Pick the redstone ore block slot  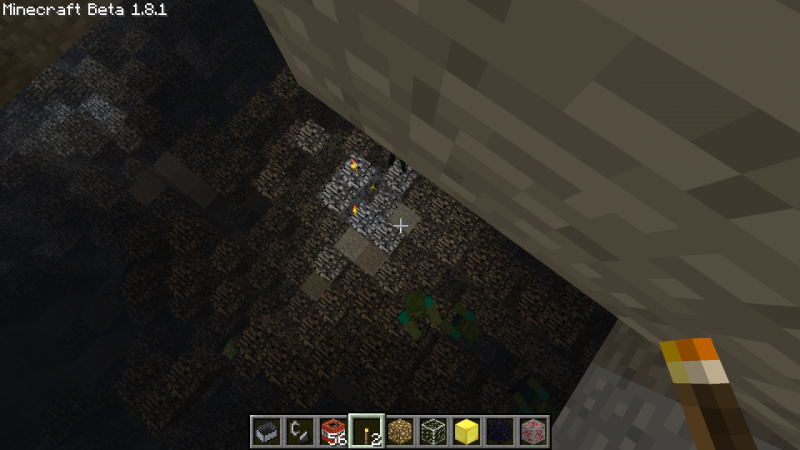pos(532,431)
